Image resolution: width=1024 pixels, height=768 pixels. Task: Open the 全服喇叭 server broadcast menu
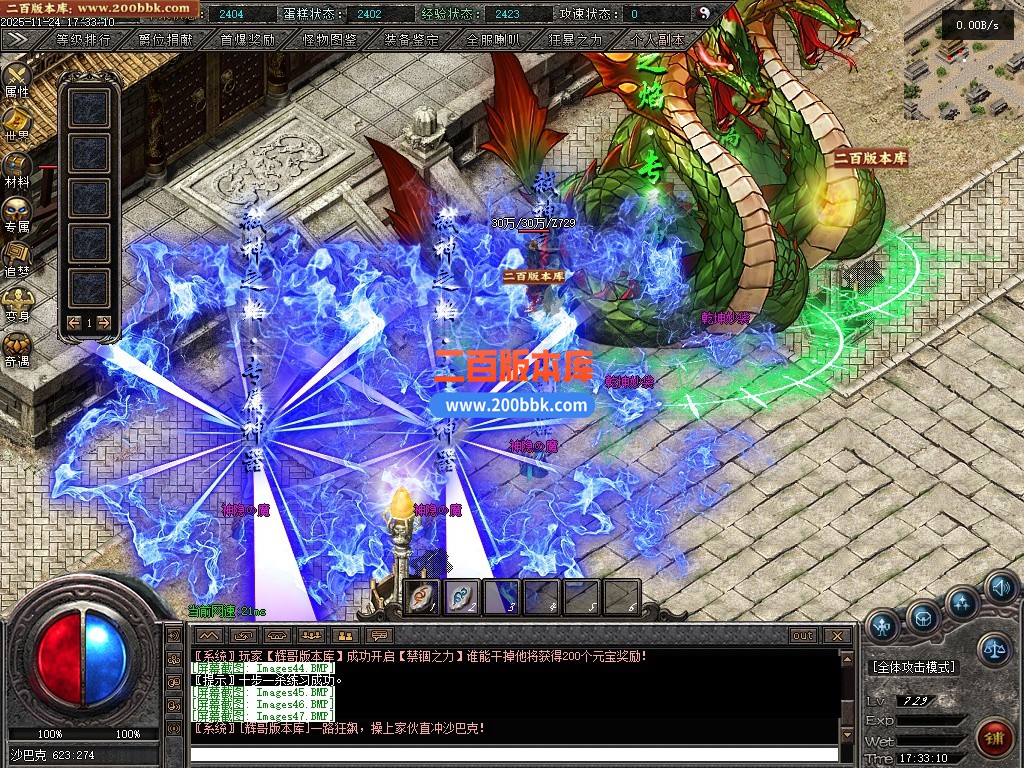pyautogui.click(x=493, y=40)
